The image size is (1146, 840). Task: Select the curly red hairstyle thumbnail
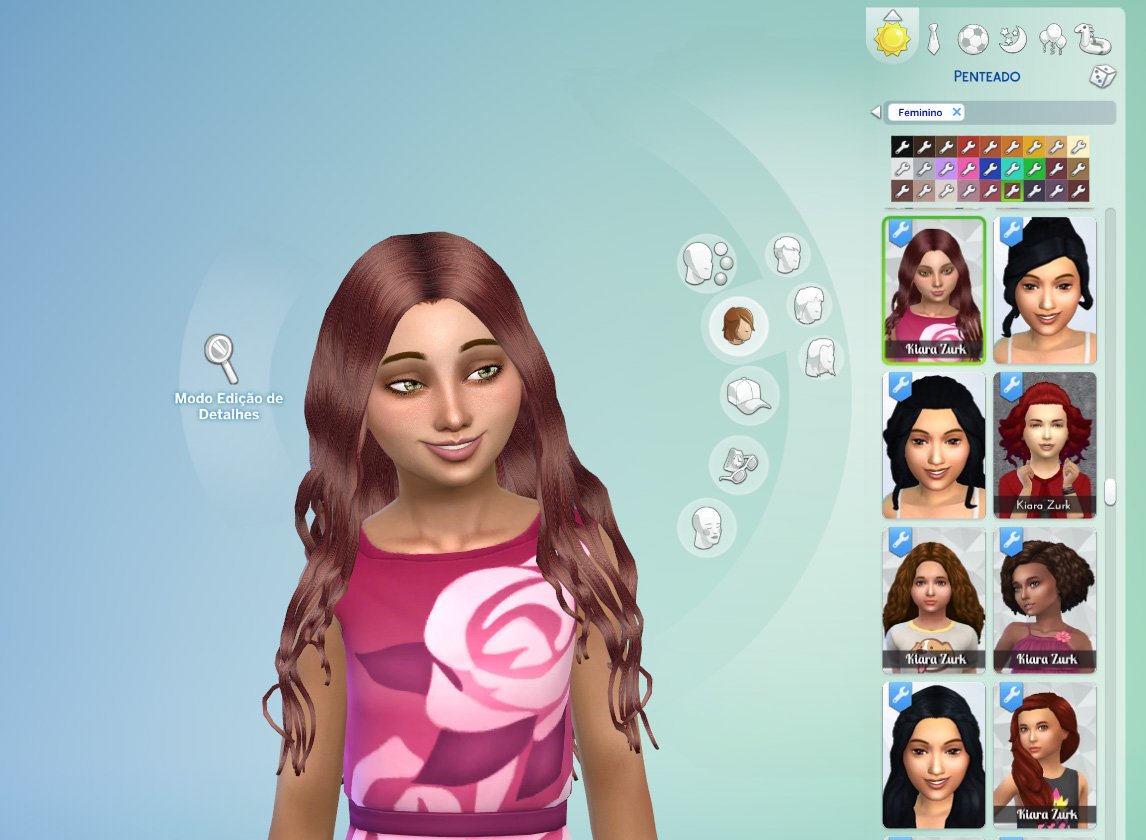coord(1045,445)
